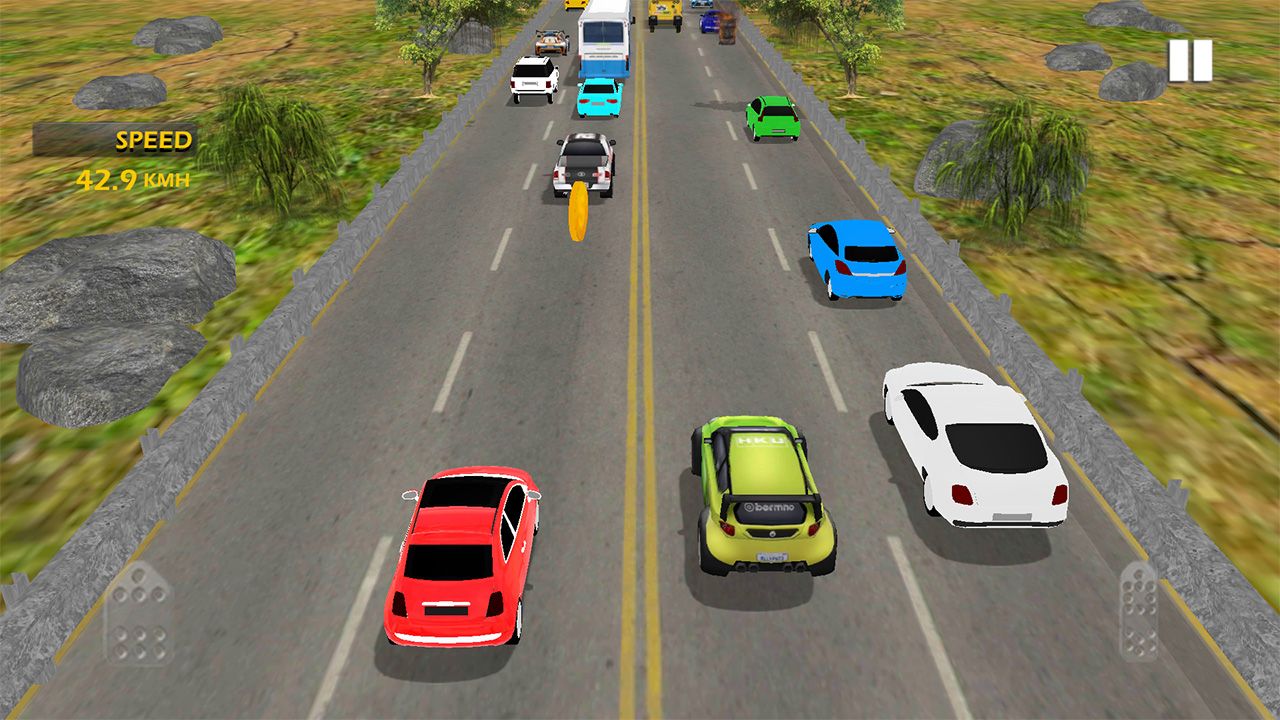The height and width of the screenshot is (720, 1280).
Task: Tap the cyan car behind the pickup
Action: click(600, 100)
